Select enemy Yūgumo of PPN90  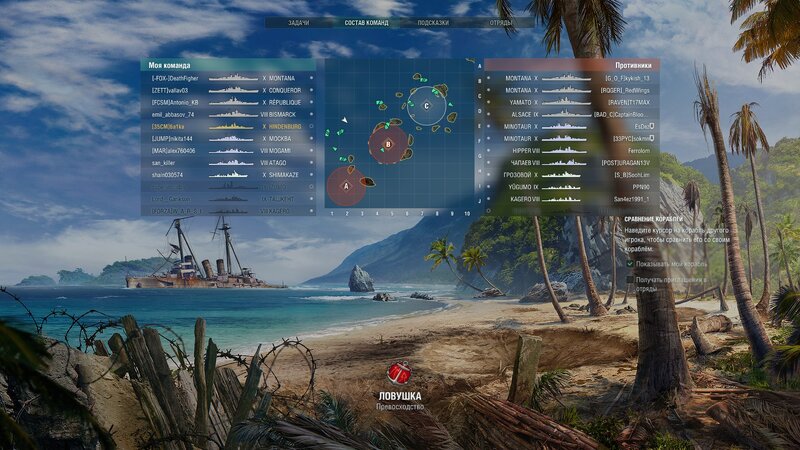click(572, 187)
